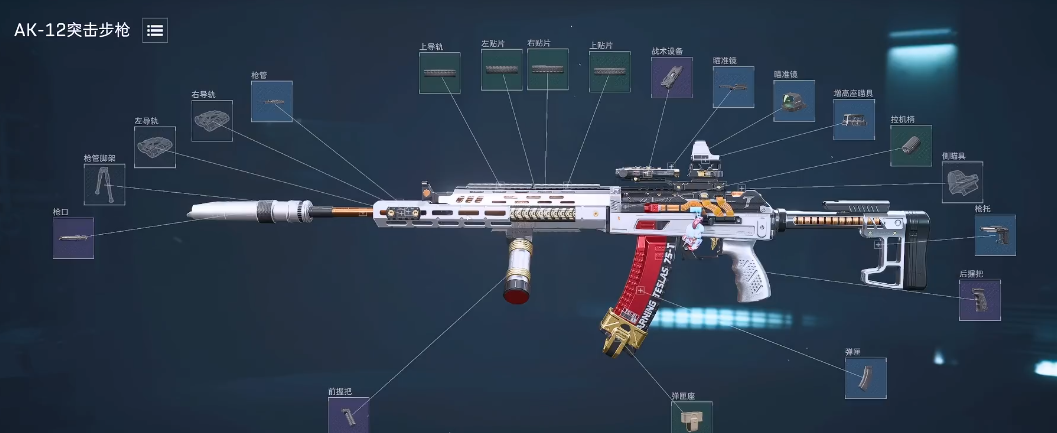Choose the 左导轨 left rail slot
This screenshot has width=1057, height=433.
point(155,147)
